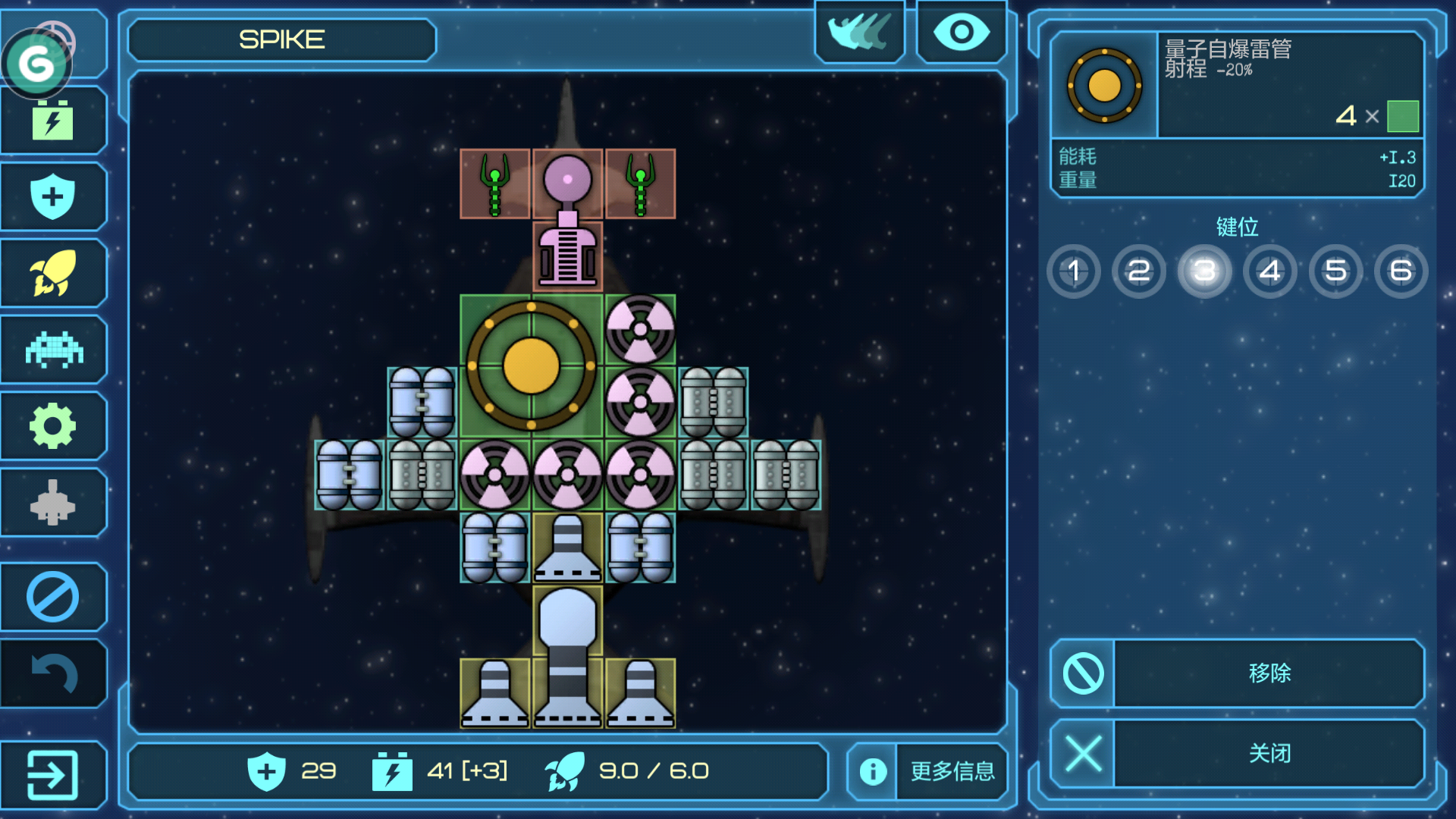Assign key slot 2
Viewport: 1456px width, 819px height.
(x=1139, y=271)
